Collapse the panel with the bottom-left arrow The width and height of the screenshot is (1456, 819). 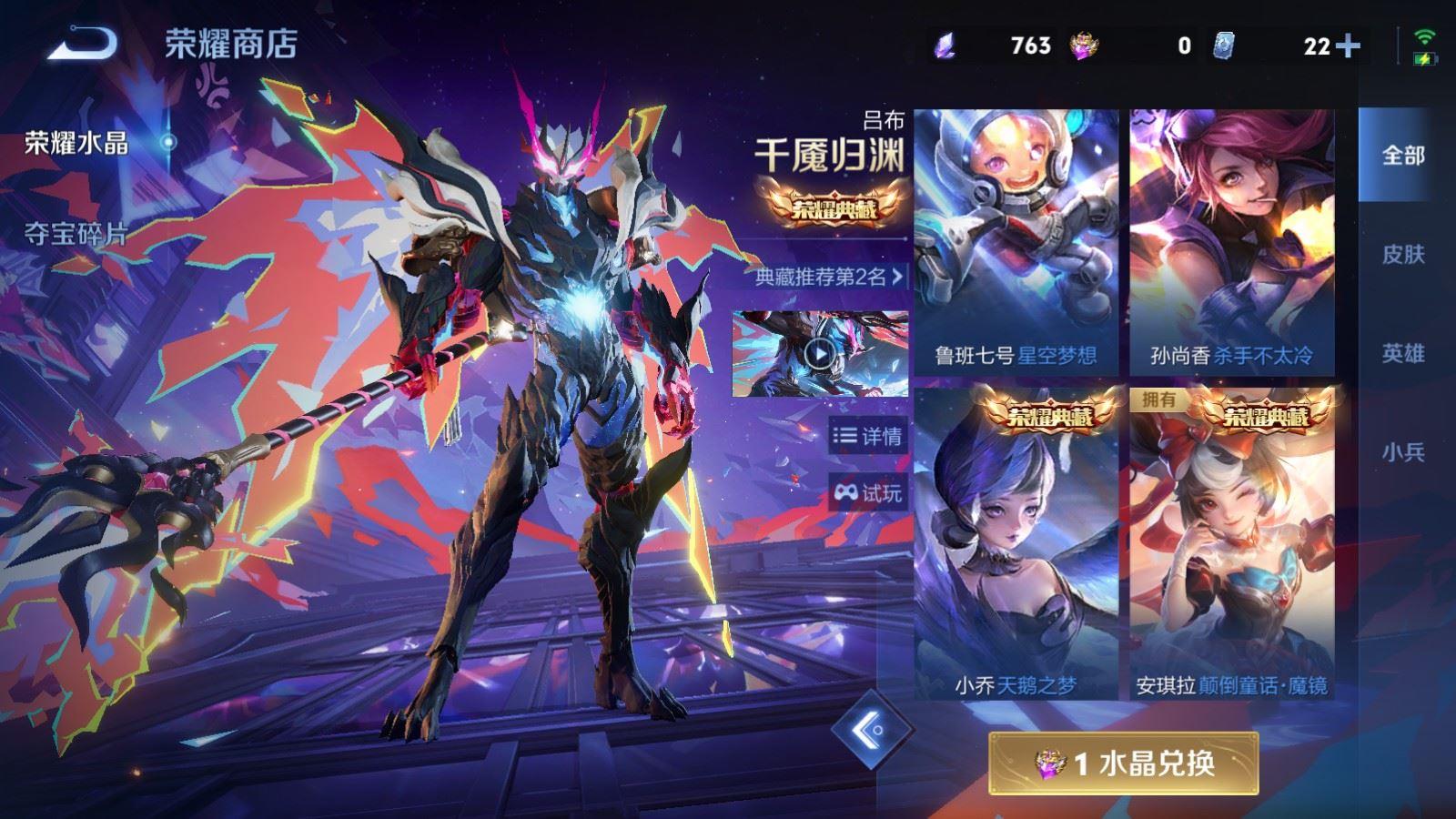(x=871, y=730)
